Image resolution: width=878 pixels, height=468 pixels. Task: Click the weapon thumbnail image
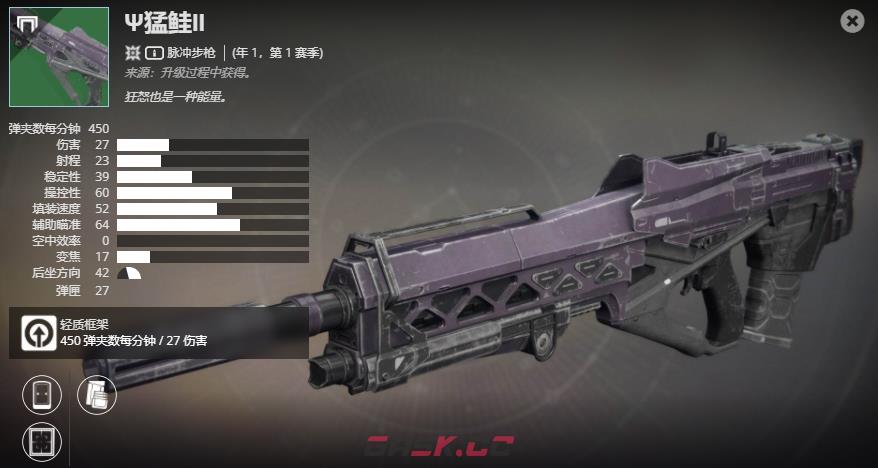click(x=59, y=57)
